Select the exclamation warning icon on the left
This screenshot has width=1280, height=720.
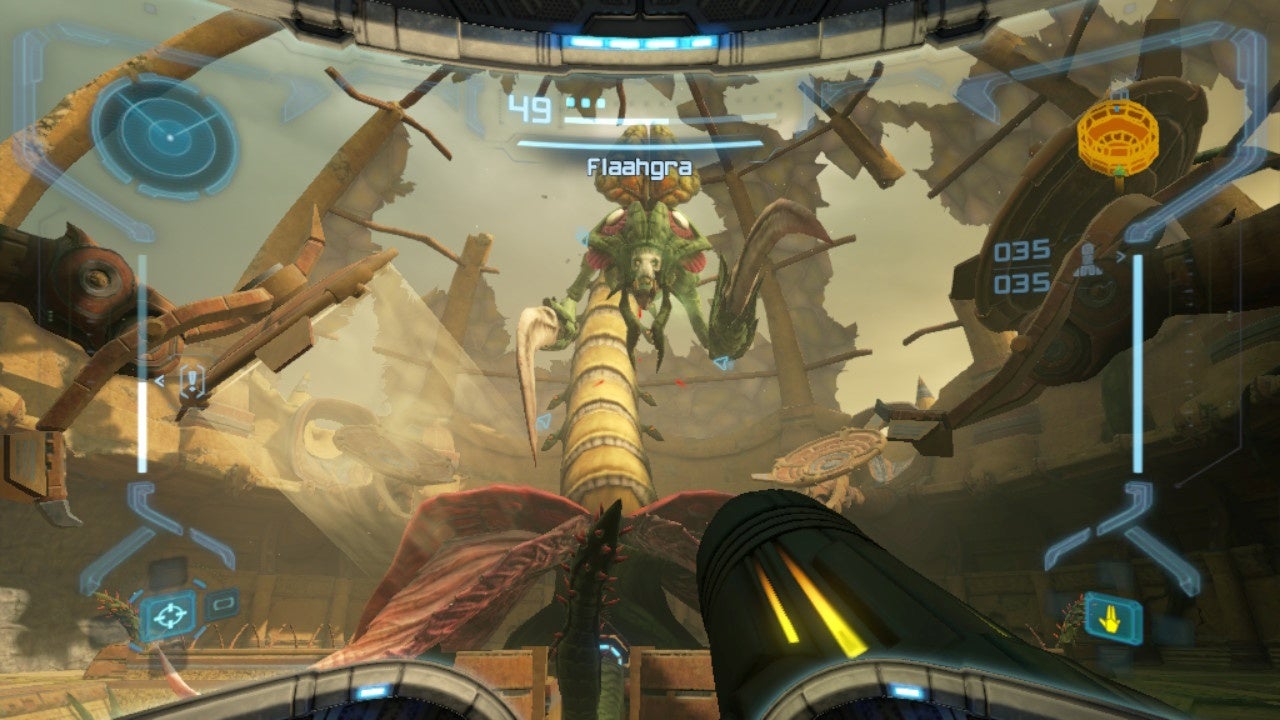192,378
